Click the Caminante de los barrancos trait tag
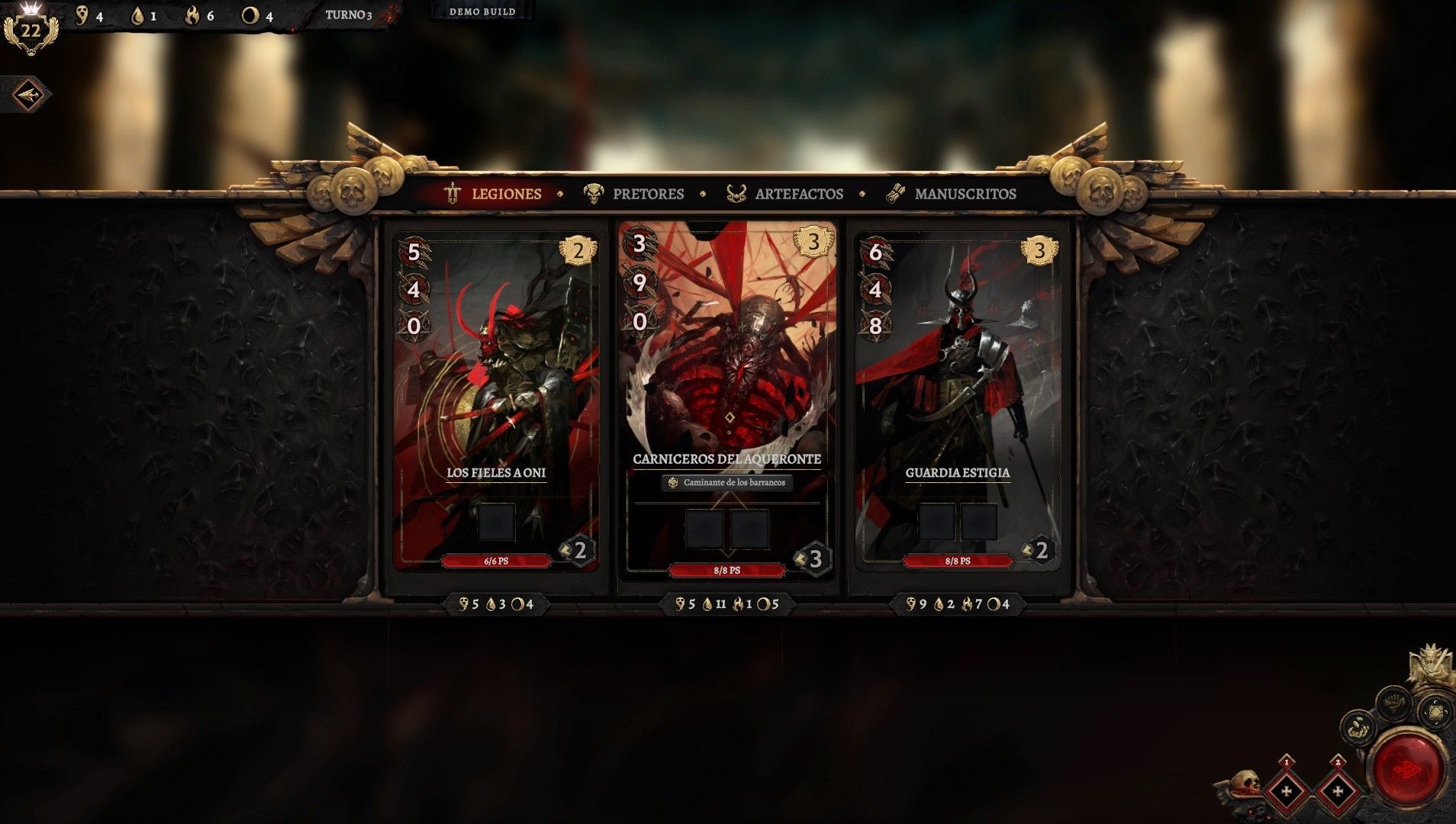Viewport: 1456px width, 824px height. [727, 482]
